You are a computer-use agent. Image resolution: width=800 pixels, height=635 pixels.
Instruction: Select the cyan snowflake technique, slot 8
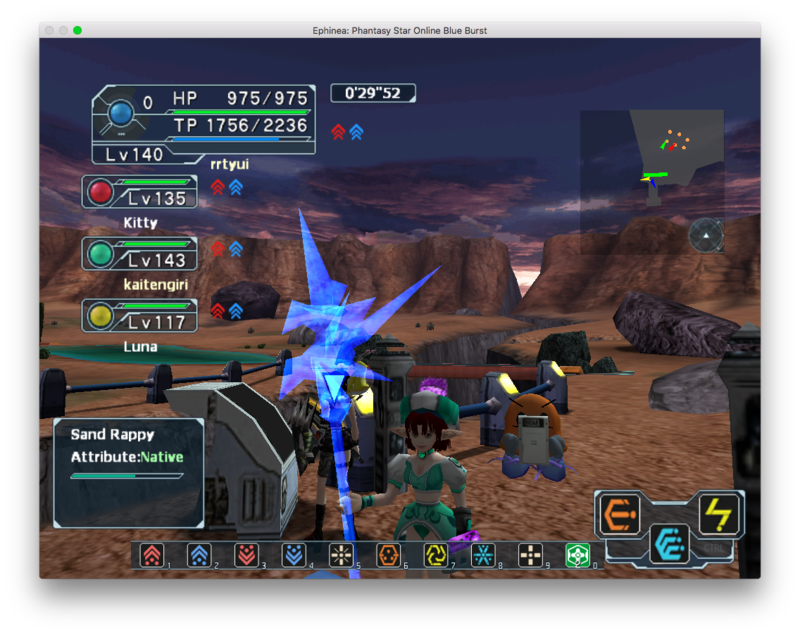[483, 555]
